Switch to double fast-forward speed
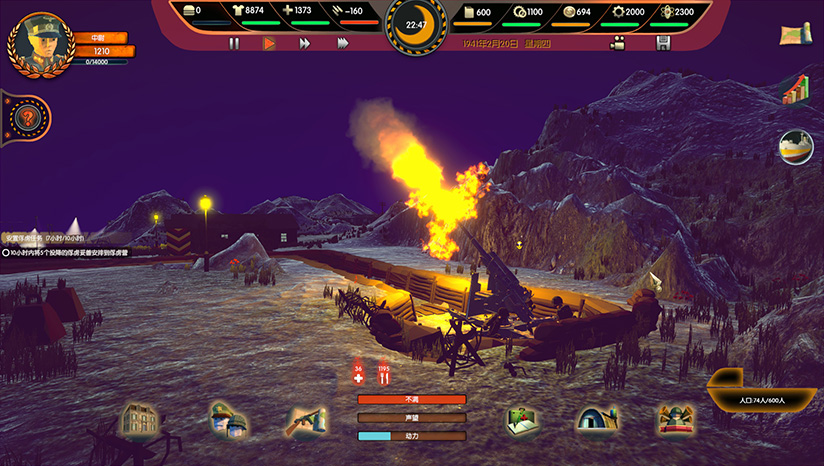The image size is (824, 466). tap(305, 43)
